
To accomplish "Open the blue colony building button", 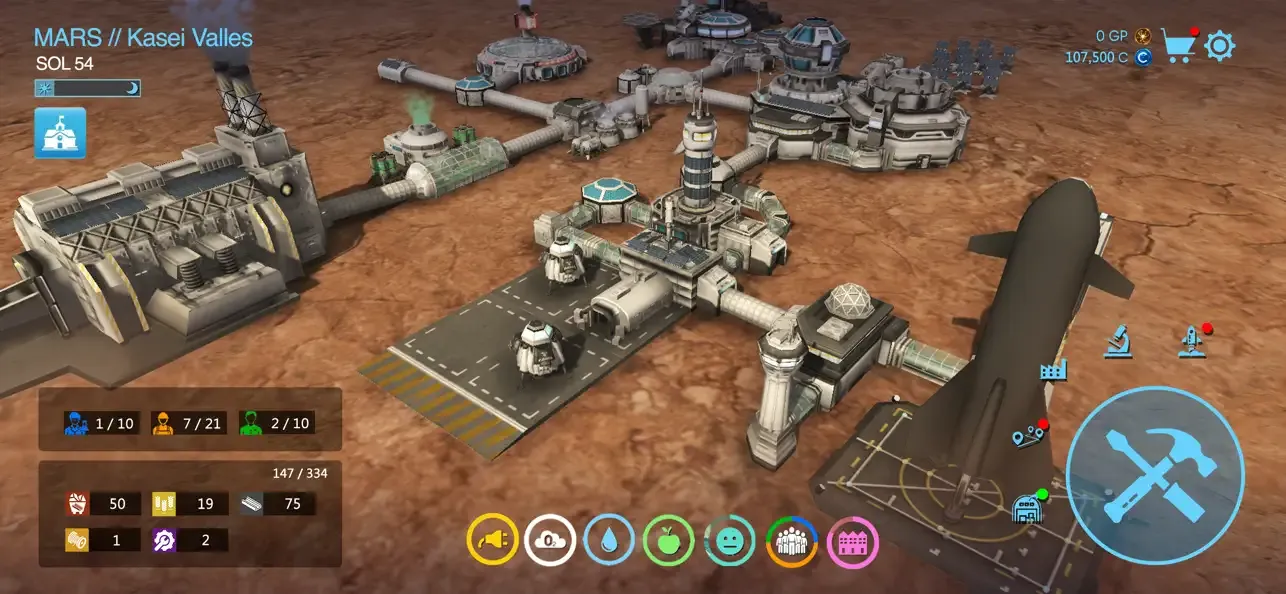I will [x=60, y=134].
